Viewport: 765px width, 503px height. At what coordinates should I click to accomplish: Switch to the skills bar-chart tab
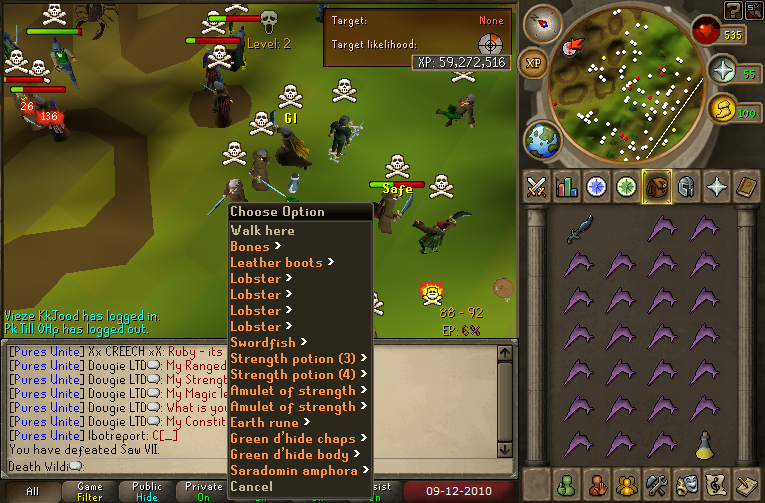(x=567, y=186)
